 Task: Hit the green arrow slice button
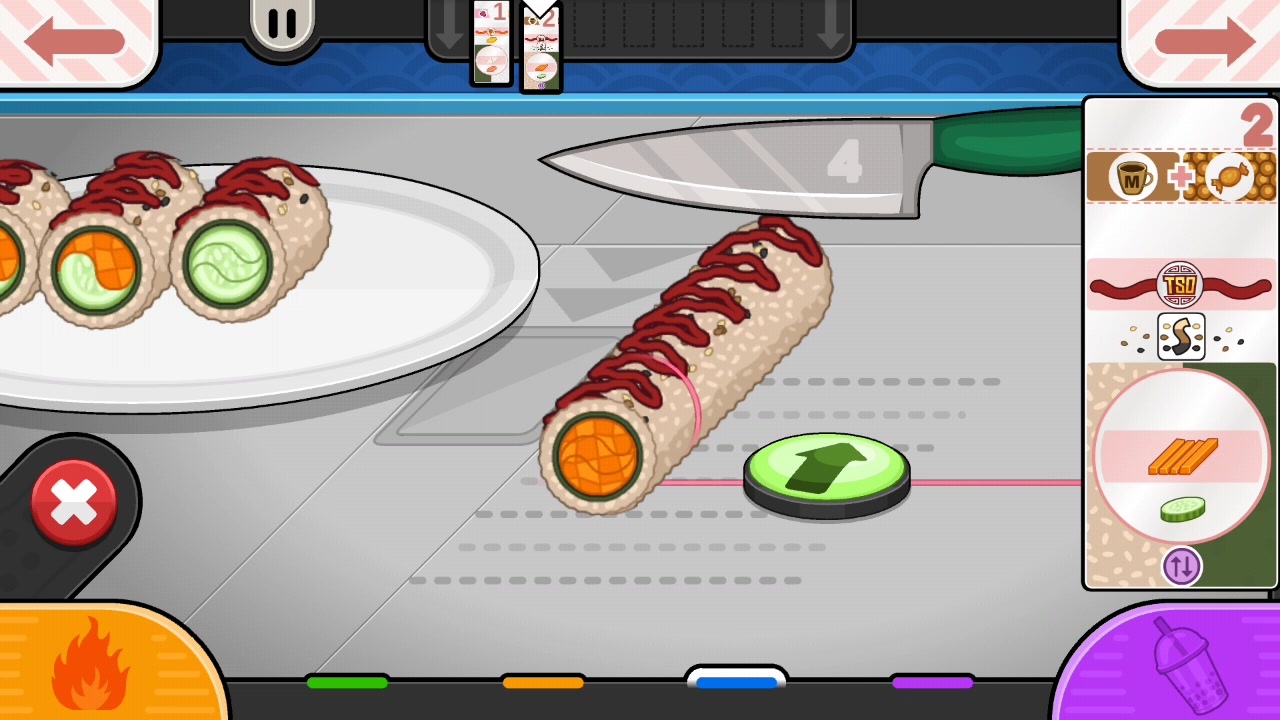(826, 474)
